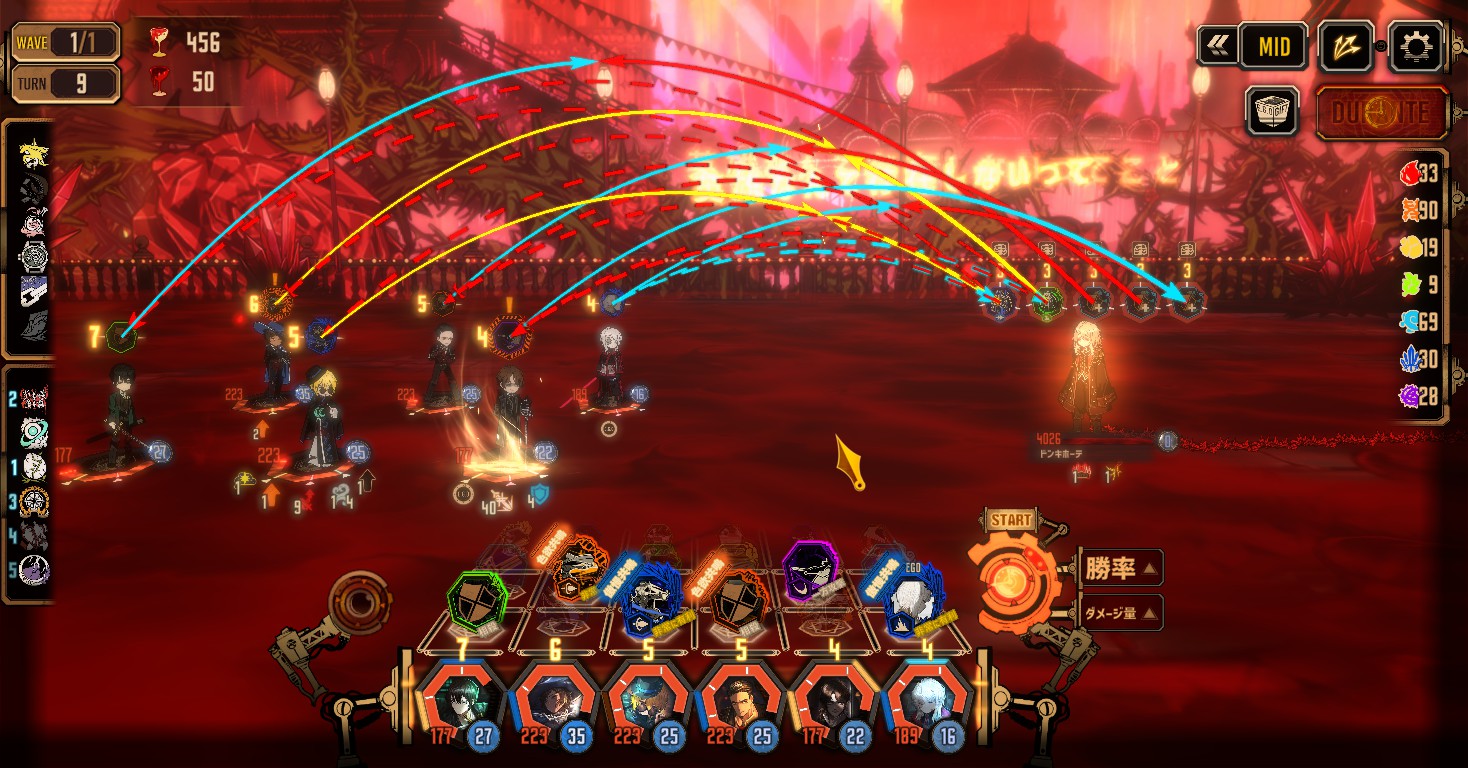Select the purple-outlined skill in the chain

(810, 571)
